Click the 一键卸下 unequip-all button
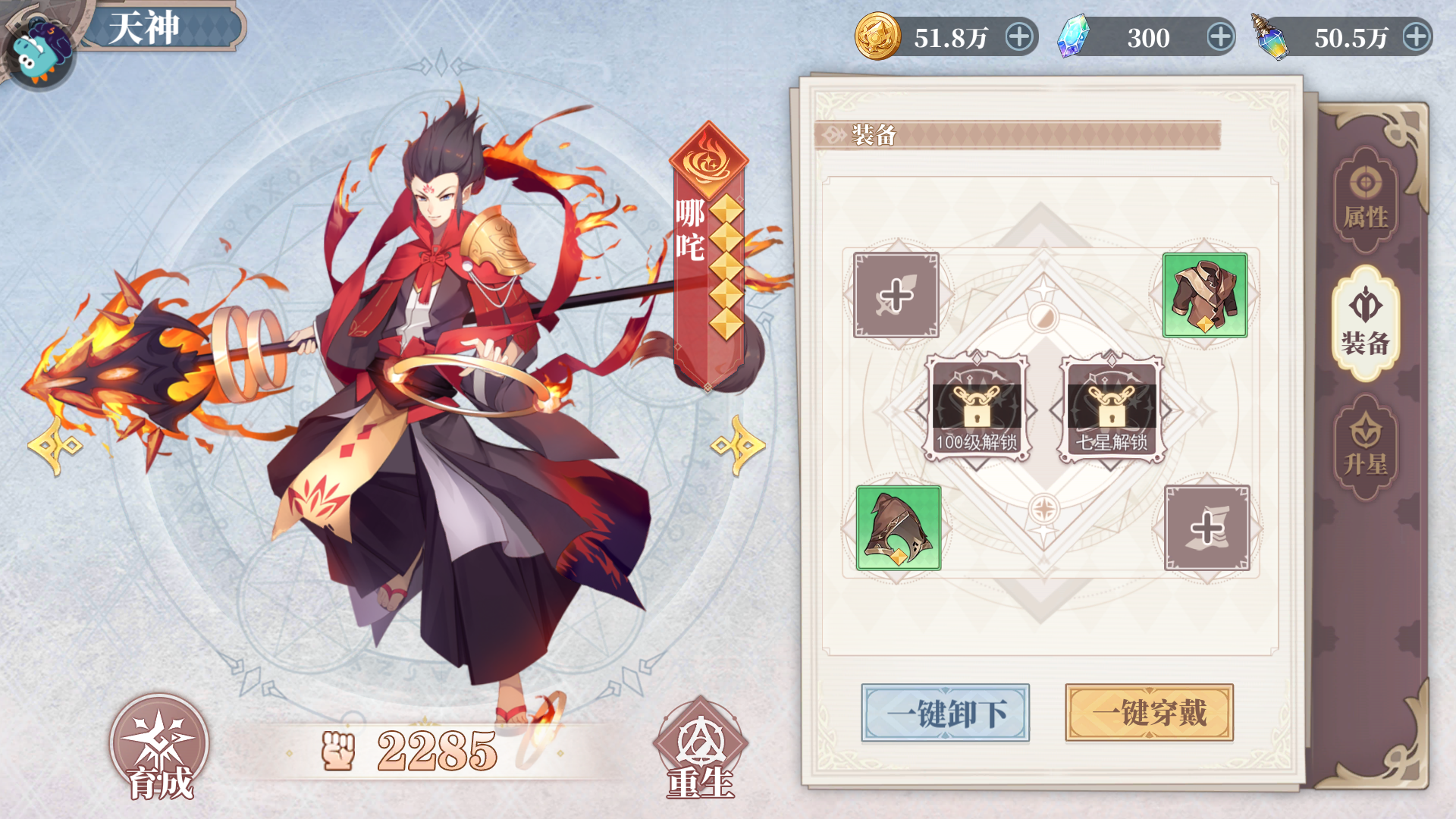Screen dimensions: 1456x819 click(x=945, y=713)
